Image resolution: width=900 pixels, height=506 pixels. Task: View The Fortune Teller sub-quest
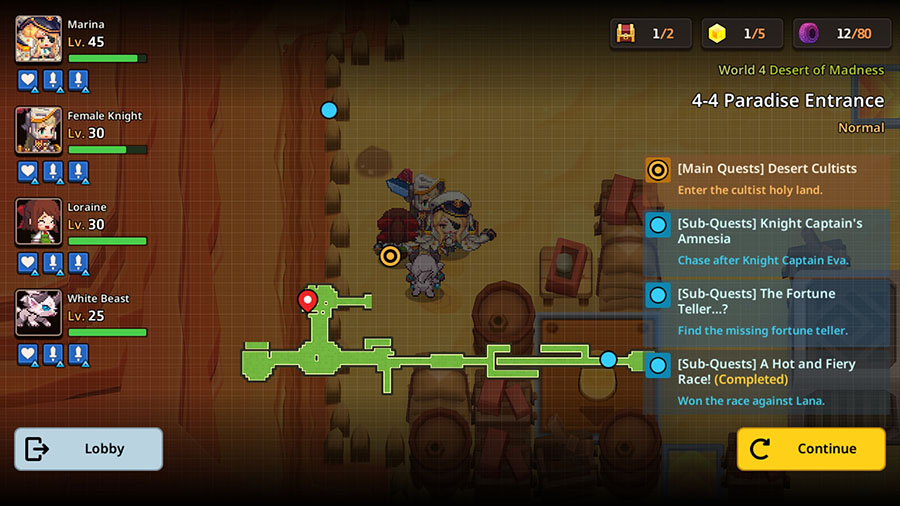[x=767, y=311]
